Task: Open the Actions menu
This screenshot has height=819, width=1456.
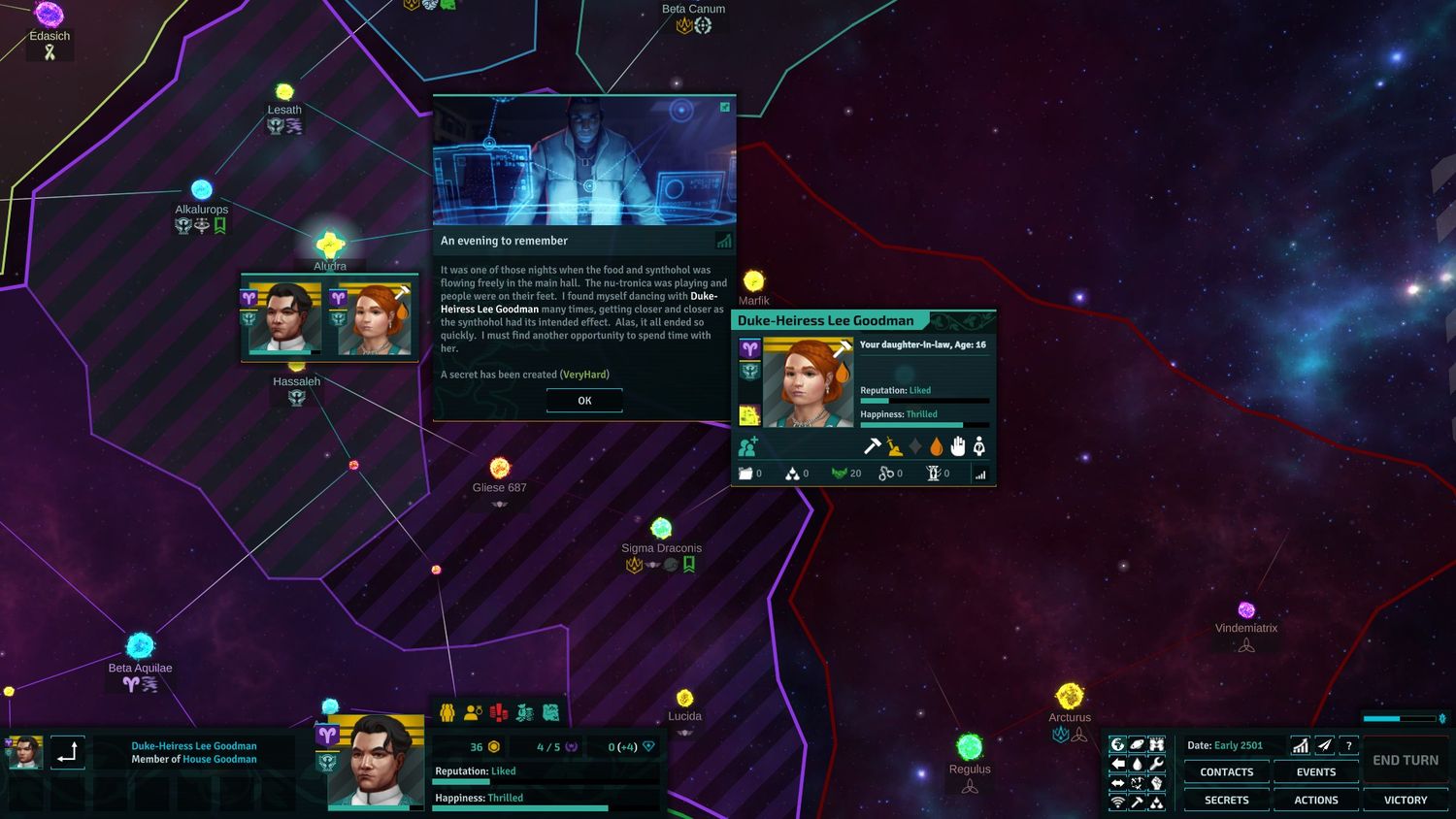Action: pyautogui.click(x=1315, y=801)
